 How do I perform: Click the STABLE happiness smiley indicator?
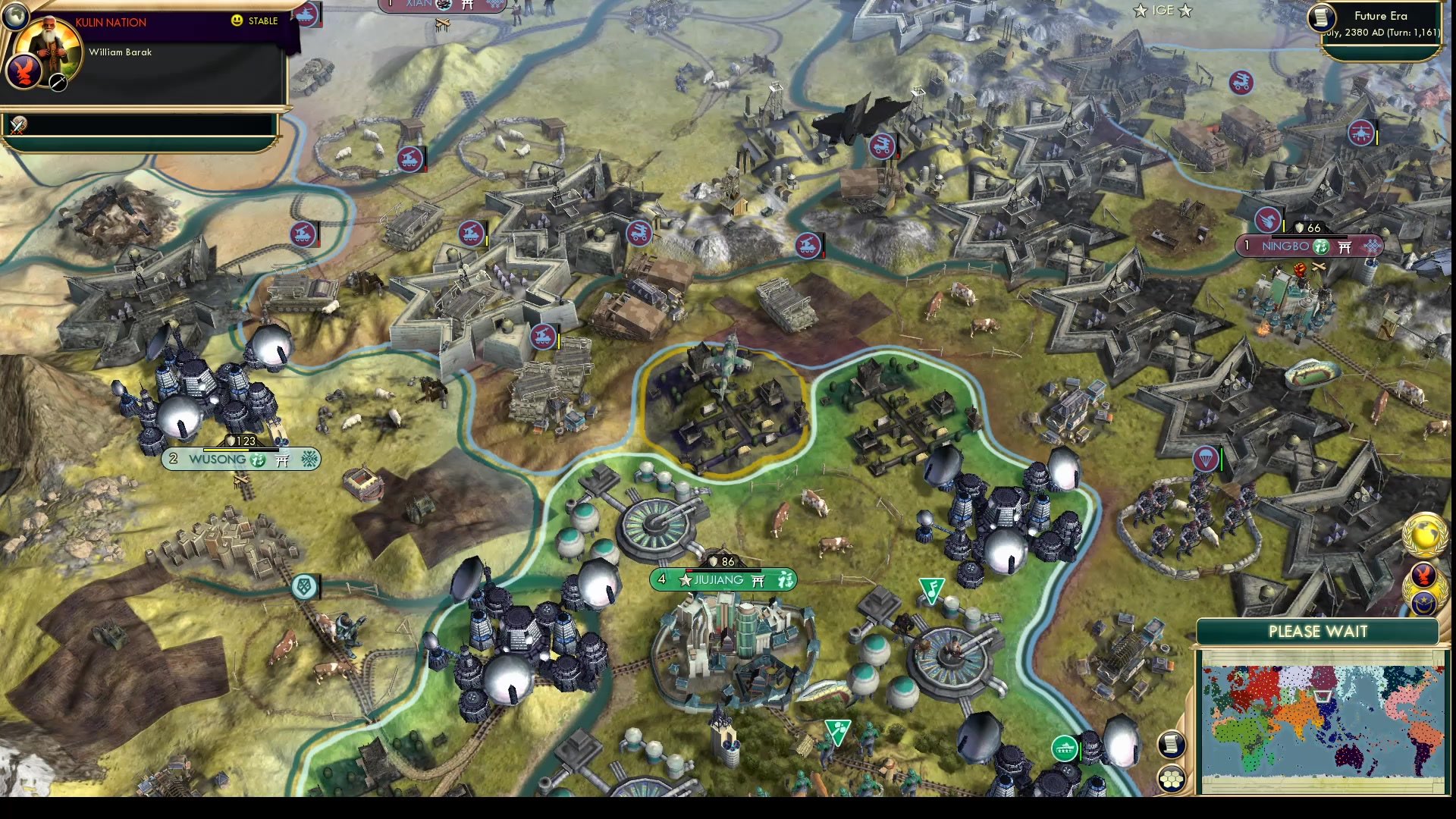pos(237,20)
